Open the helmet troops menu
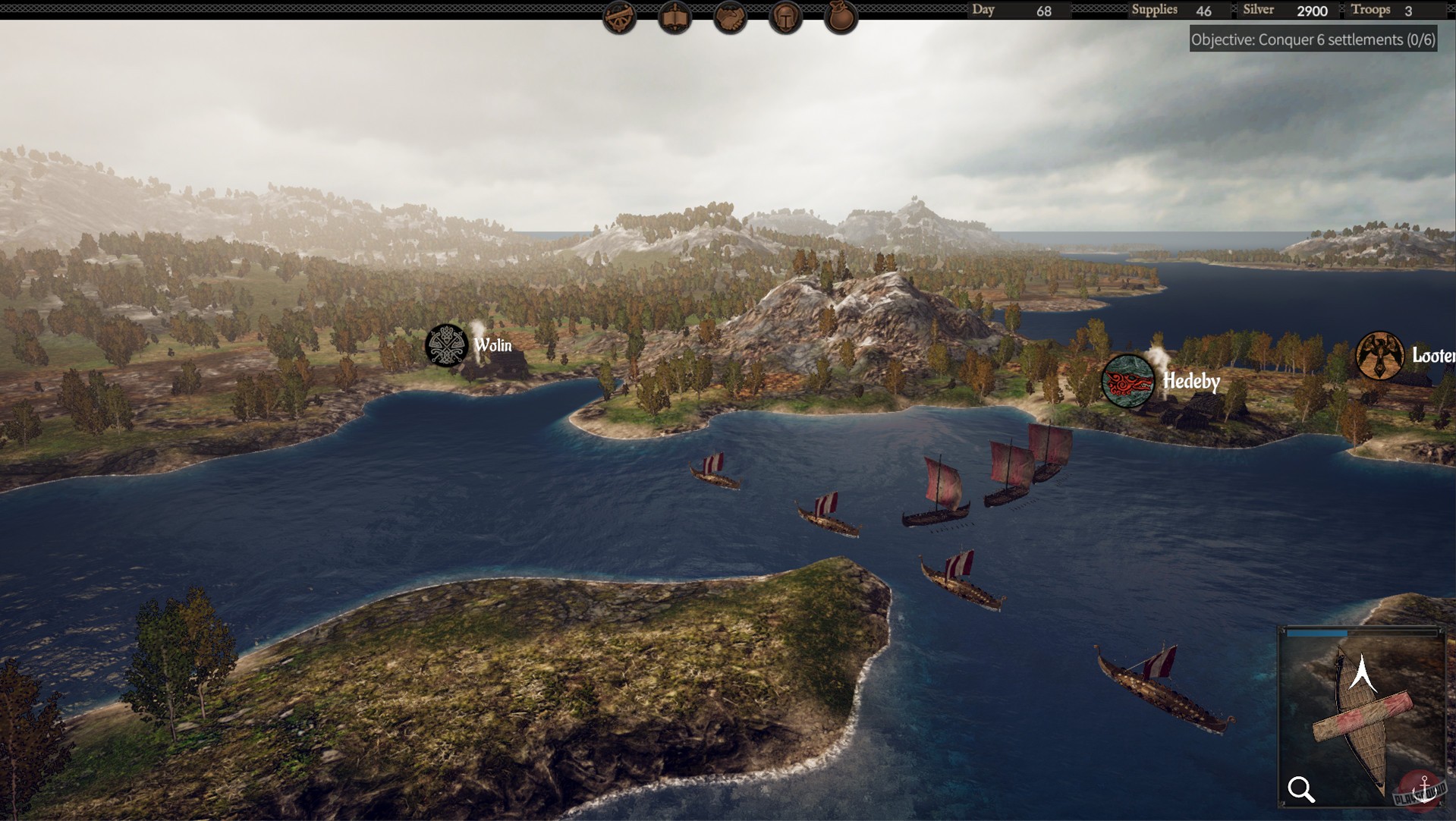Viewport: 1456px width, 821px height. [785, 17]
